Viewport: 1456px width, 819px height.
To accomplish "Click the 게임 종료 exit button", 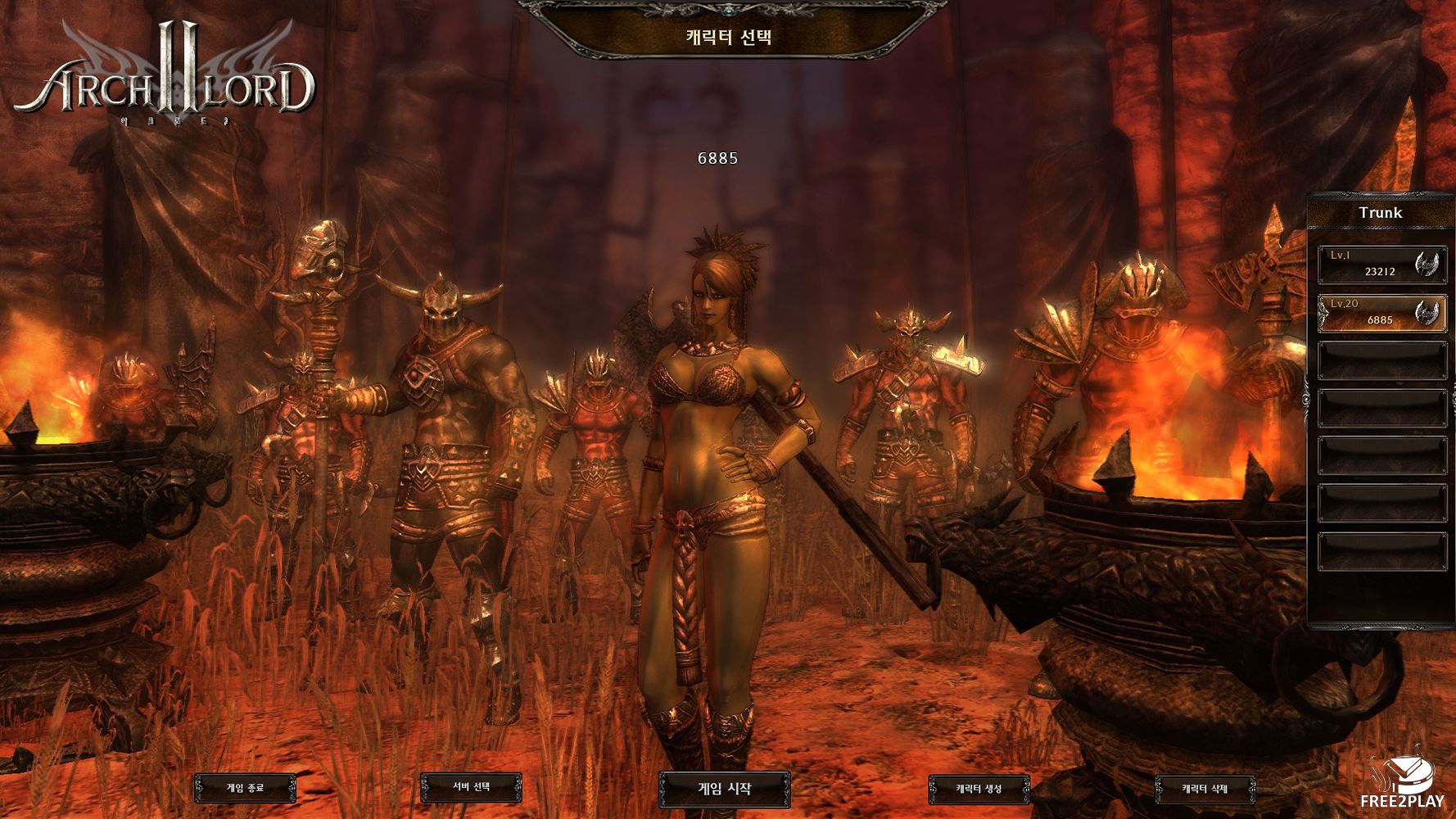I will [245, 789].
